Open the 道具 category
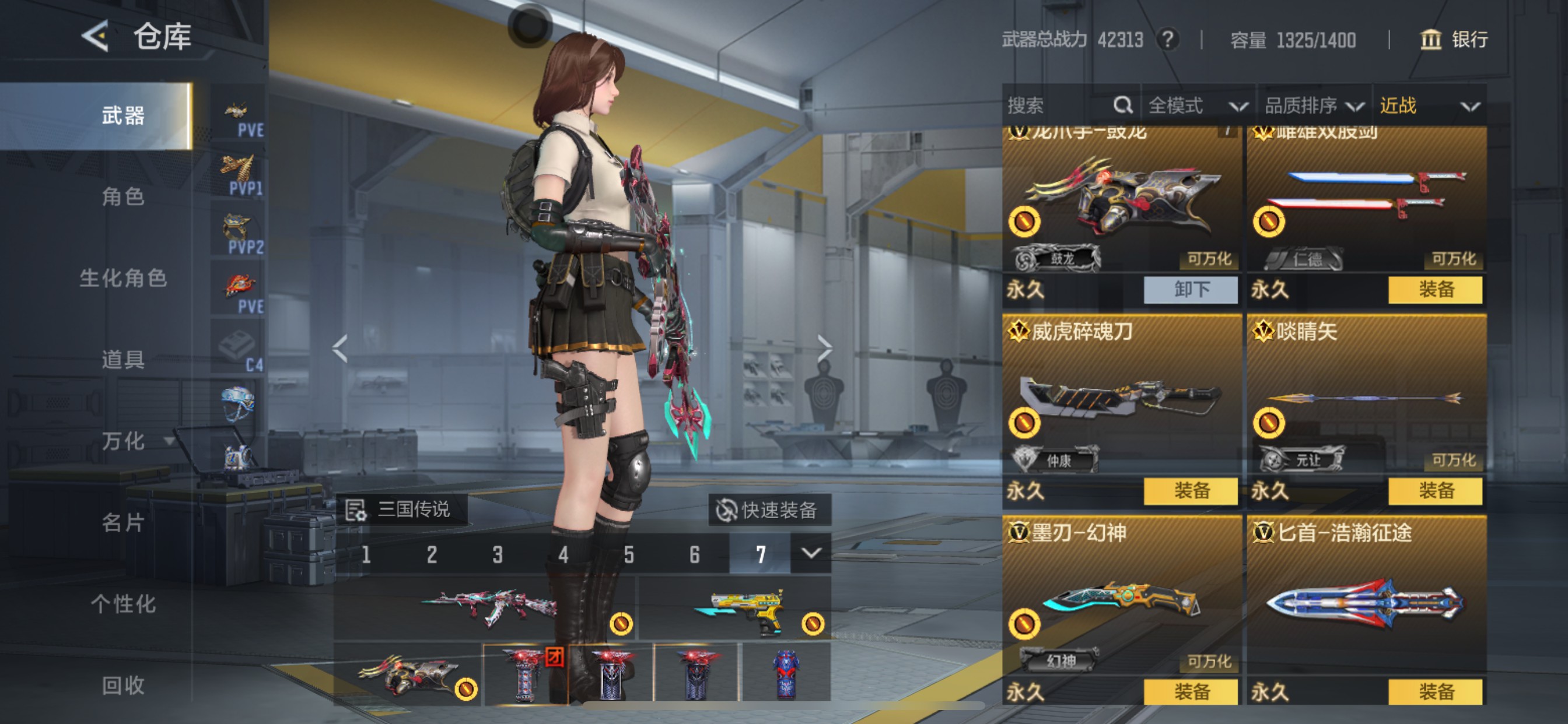Image resolution: width=1568 pixels, height=724 pixels. [x=123, y=360]
